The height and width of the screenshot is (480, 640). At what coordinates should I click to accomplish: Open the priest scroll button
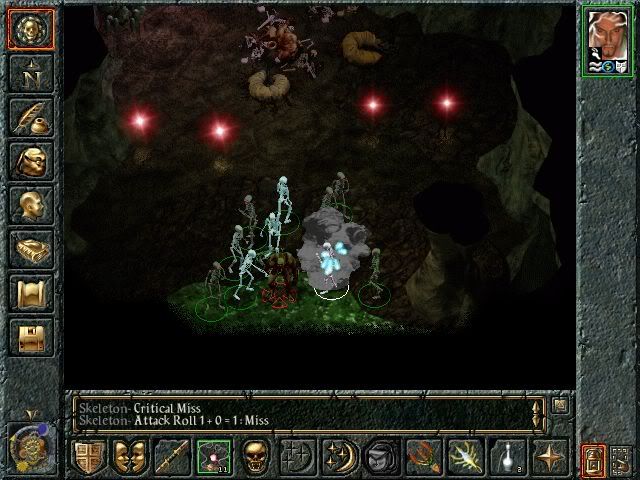tap(31, 292)
